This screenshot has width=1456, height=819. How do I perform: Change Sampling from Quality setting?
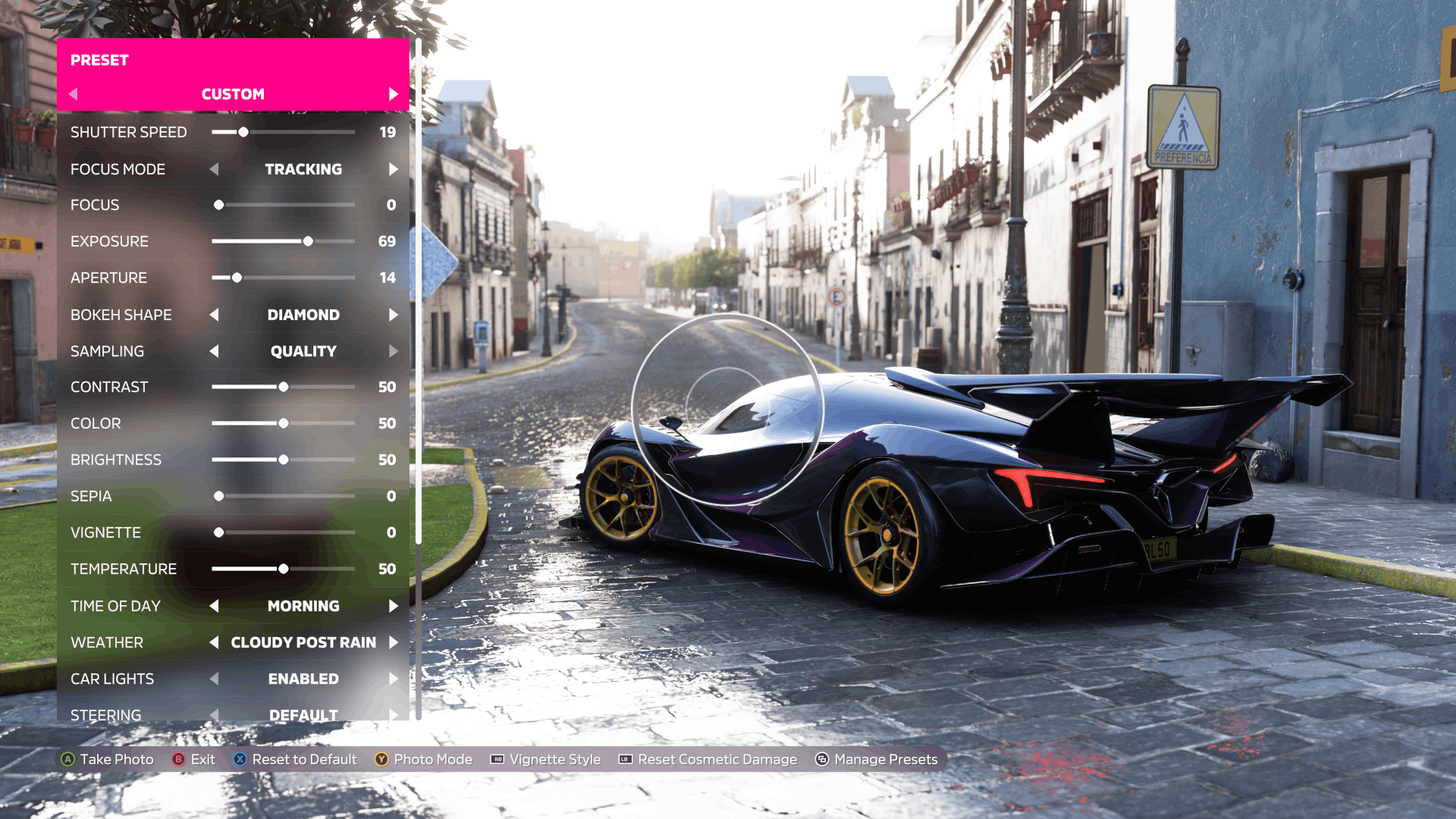pos(394,351)
